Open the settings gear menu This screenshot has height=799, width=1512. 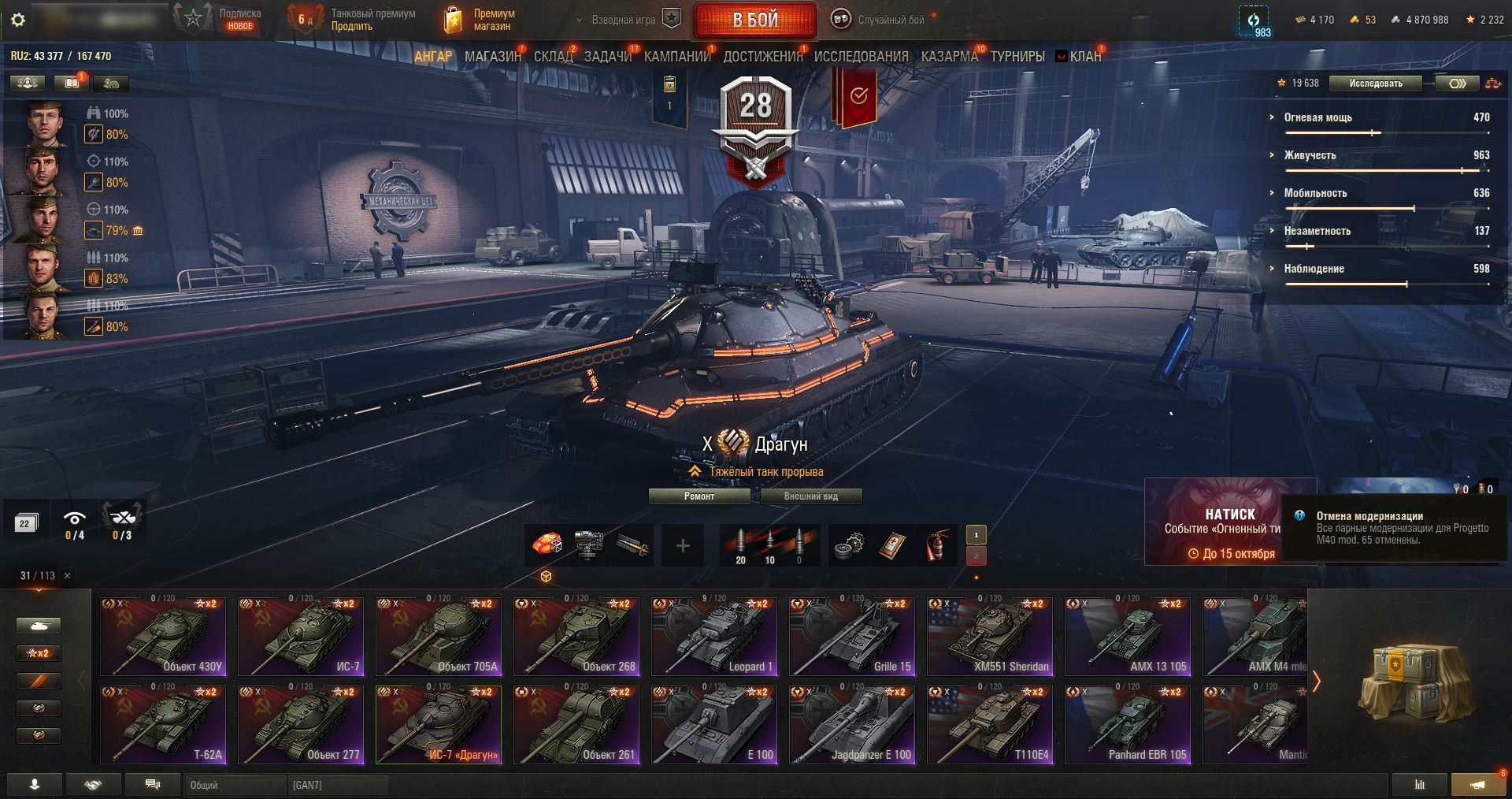click(18, 20)
